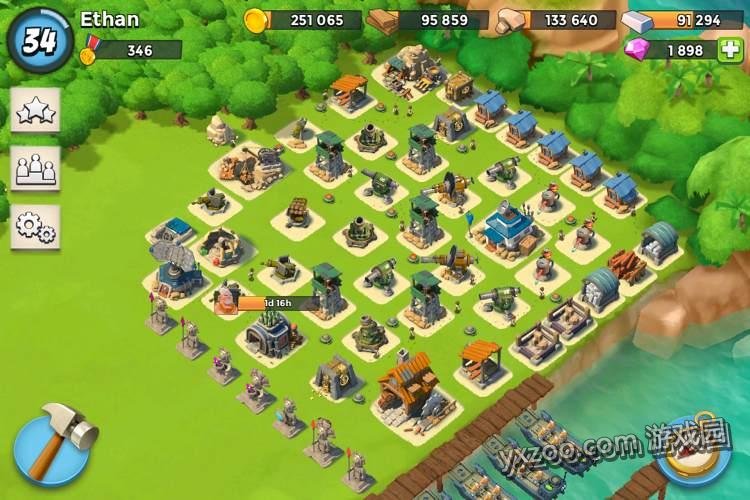Open the settings gears button
Image resolution: width=750 pixels, height=500 pixels.
coord(35,227)
